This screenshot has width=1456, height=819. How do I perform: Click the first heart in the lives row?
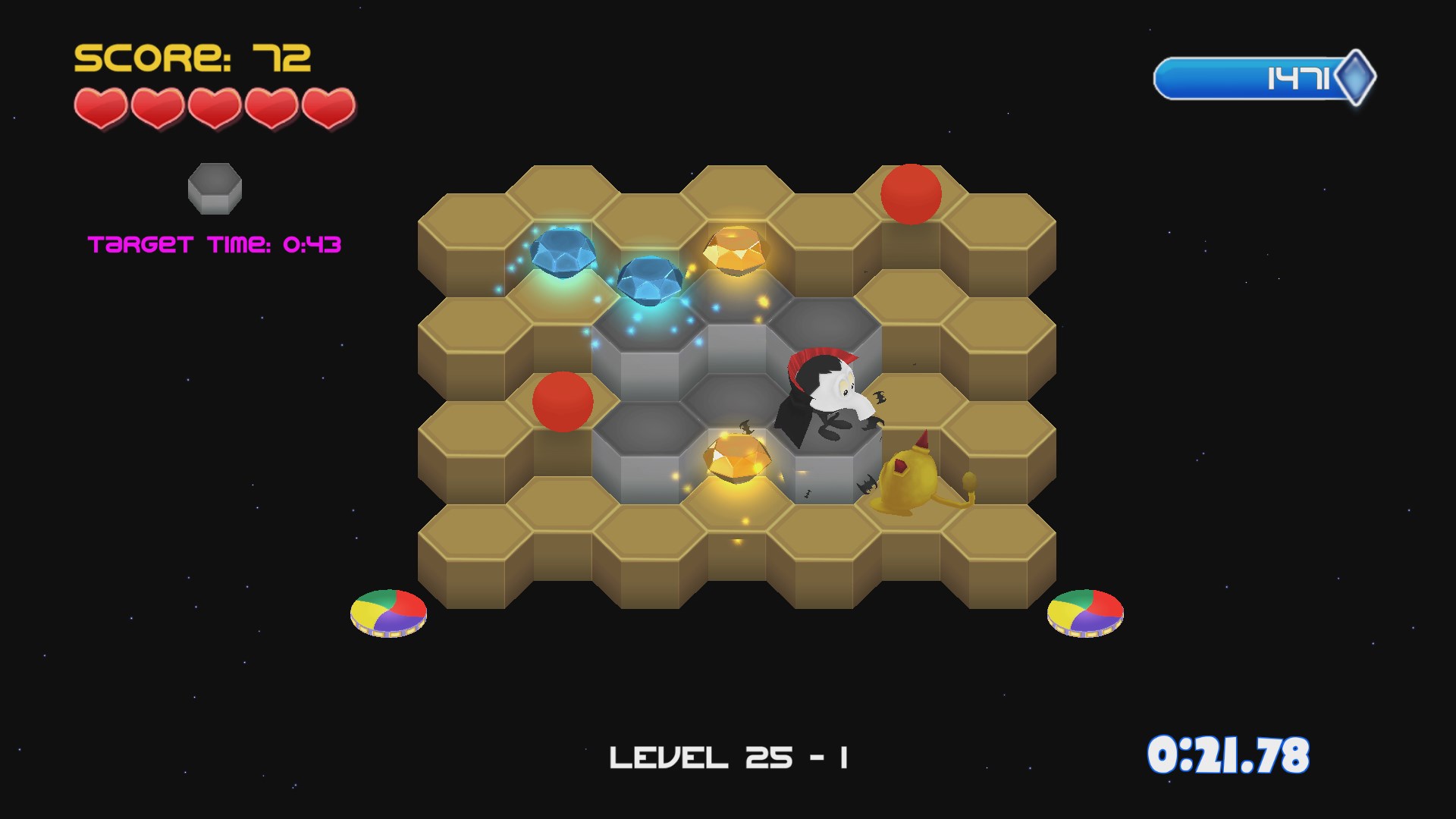(x=101, y=106)
